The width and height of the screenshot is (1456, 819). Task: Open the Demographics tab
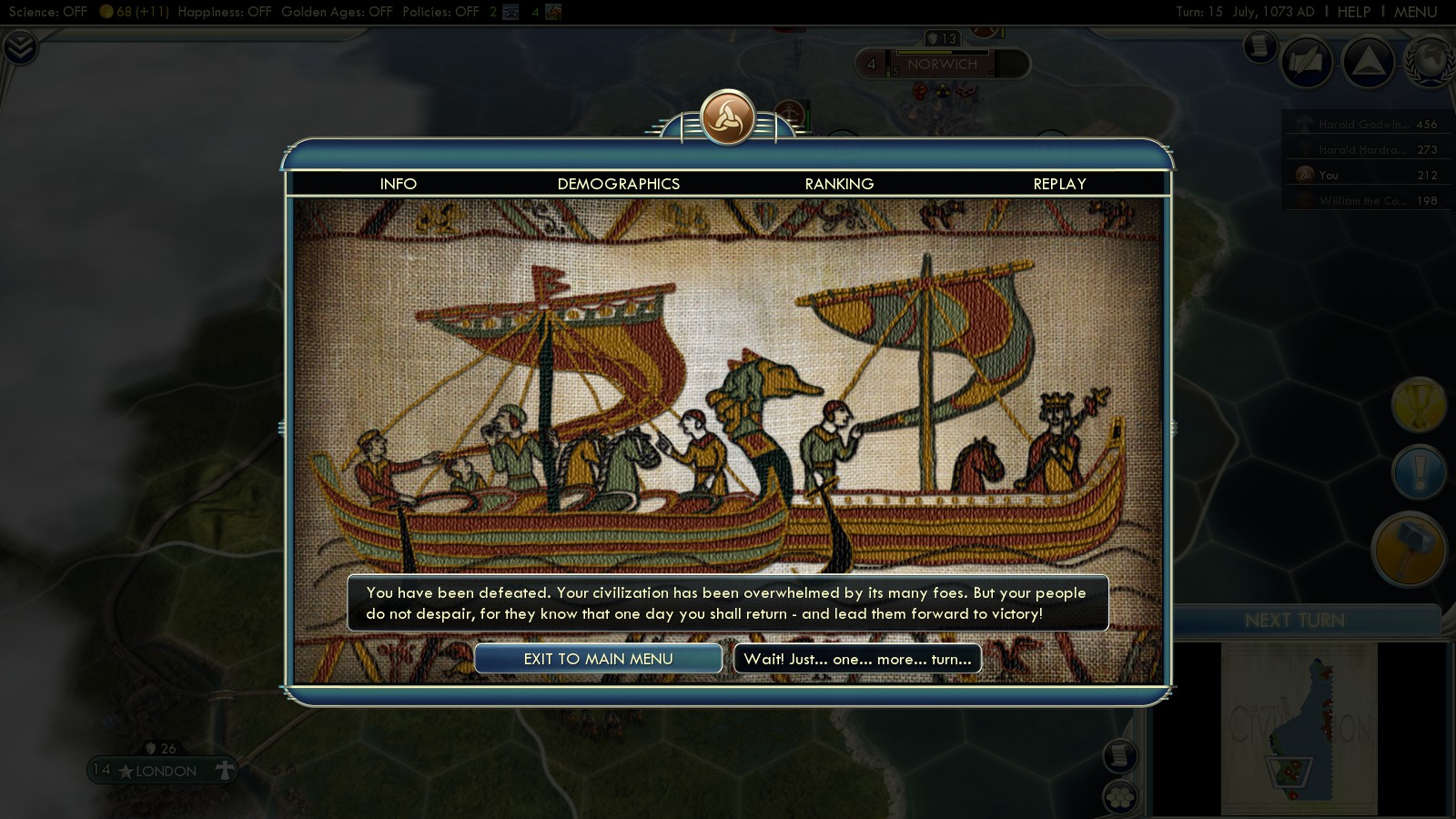(618, 184)
